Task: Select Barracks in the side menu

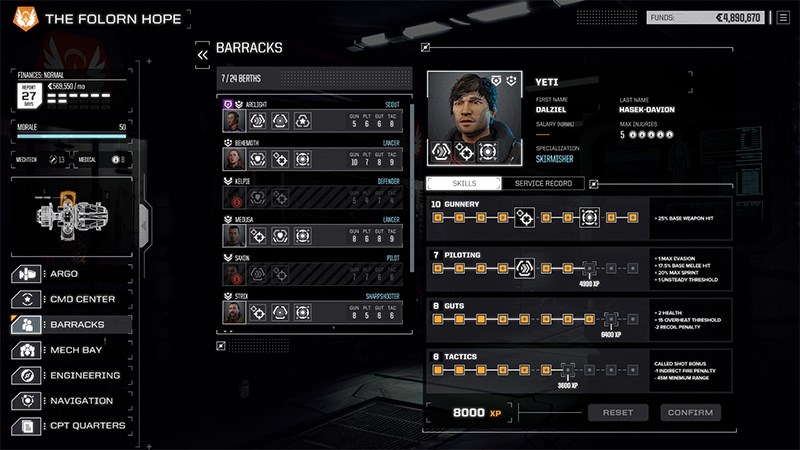Action: 70,324
